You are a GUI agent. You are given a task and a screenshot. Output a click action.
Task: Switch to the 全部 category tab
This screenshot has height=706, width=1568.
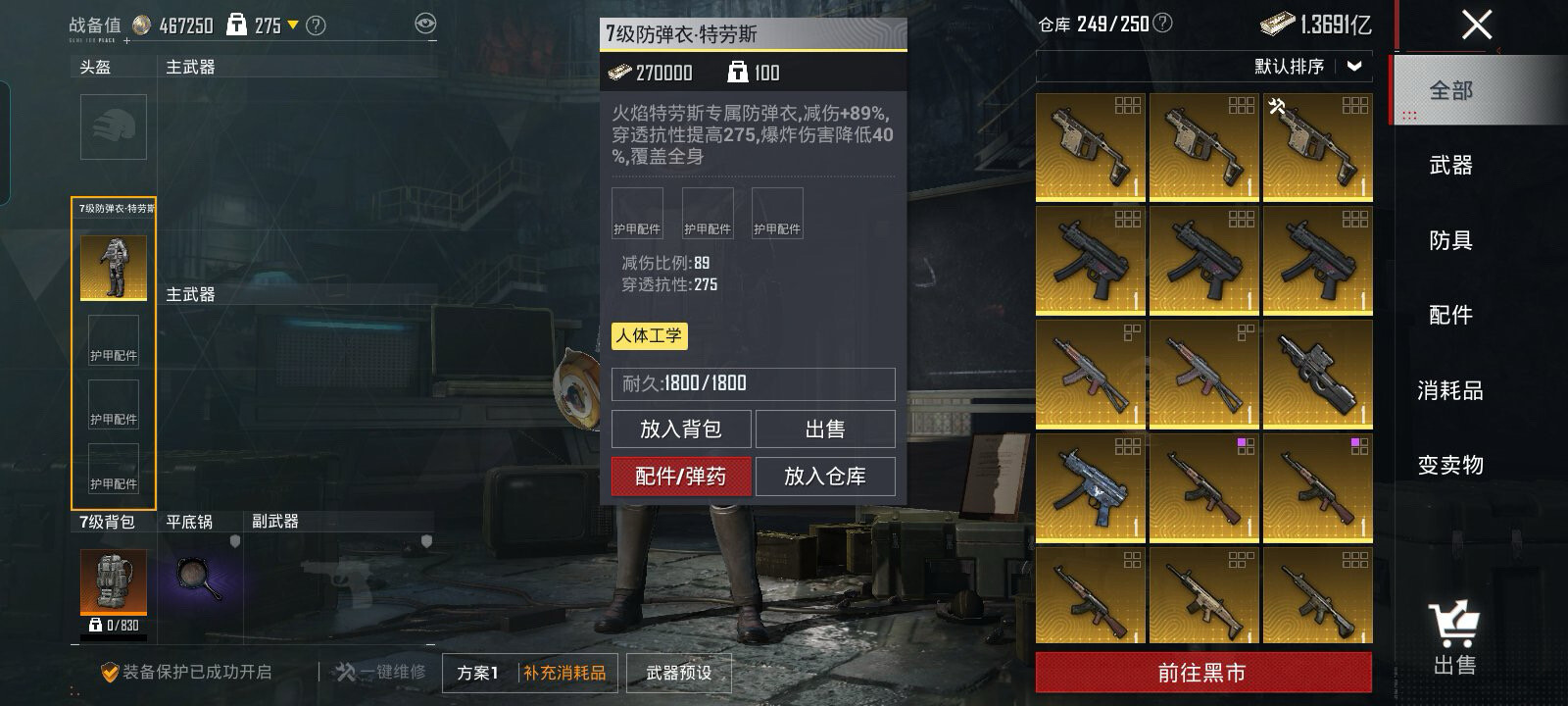coord(1450,90)
